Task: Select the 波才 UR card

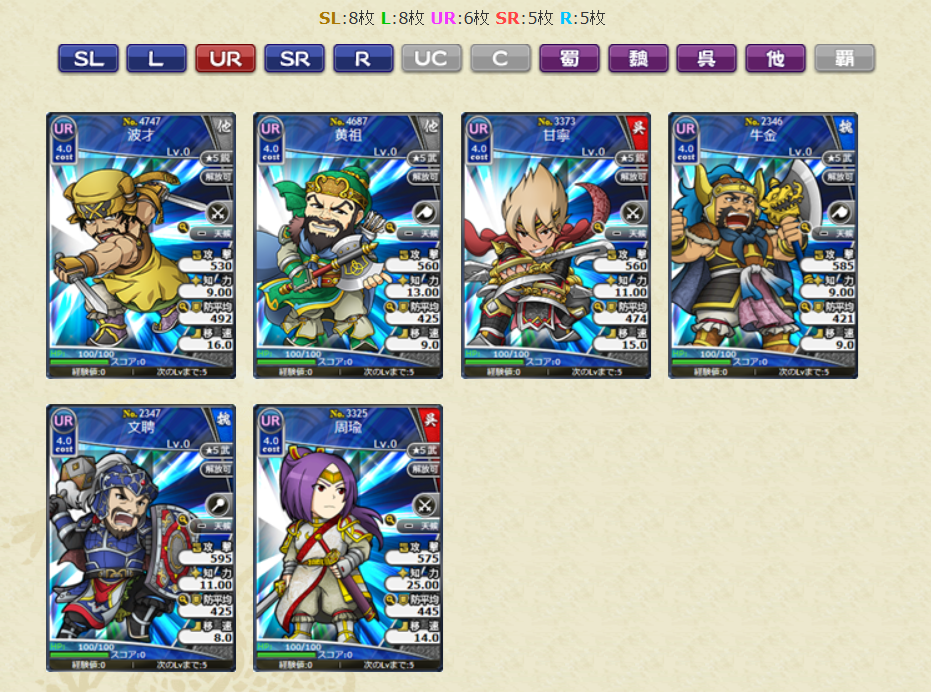Action: (141, 245)
